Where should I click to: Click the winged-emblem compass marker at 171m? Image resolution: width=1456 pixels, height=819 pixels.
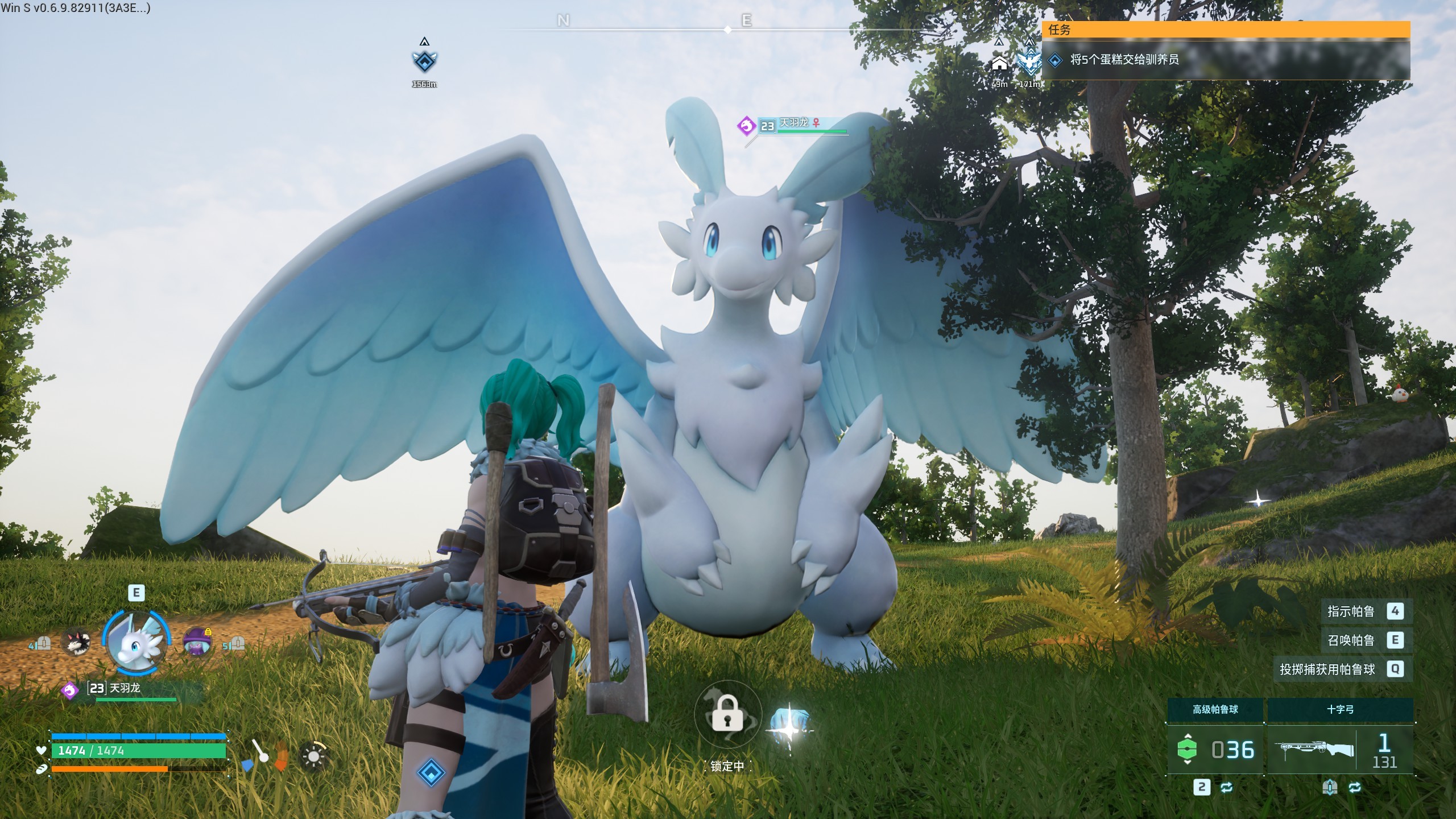tap(1029, 64)
